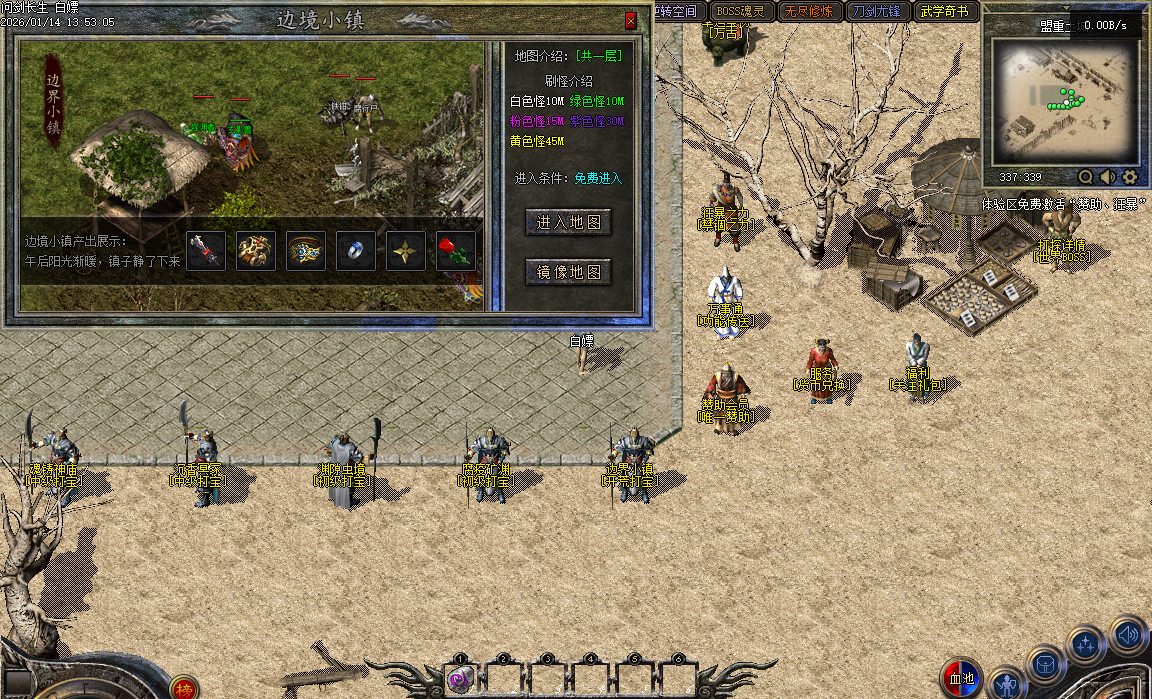Select the red rose drop icon
Screen dimensions: 1152x699
[456, 251]
